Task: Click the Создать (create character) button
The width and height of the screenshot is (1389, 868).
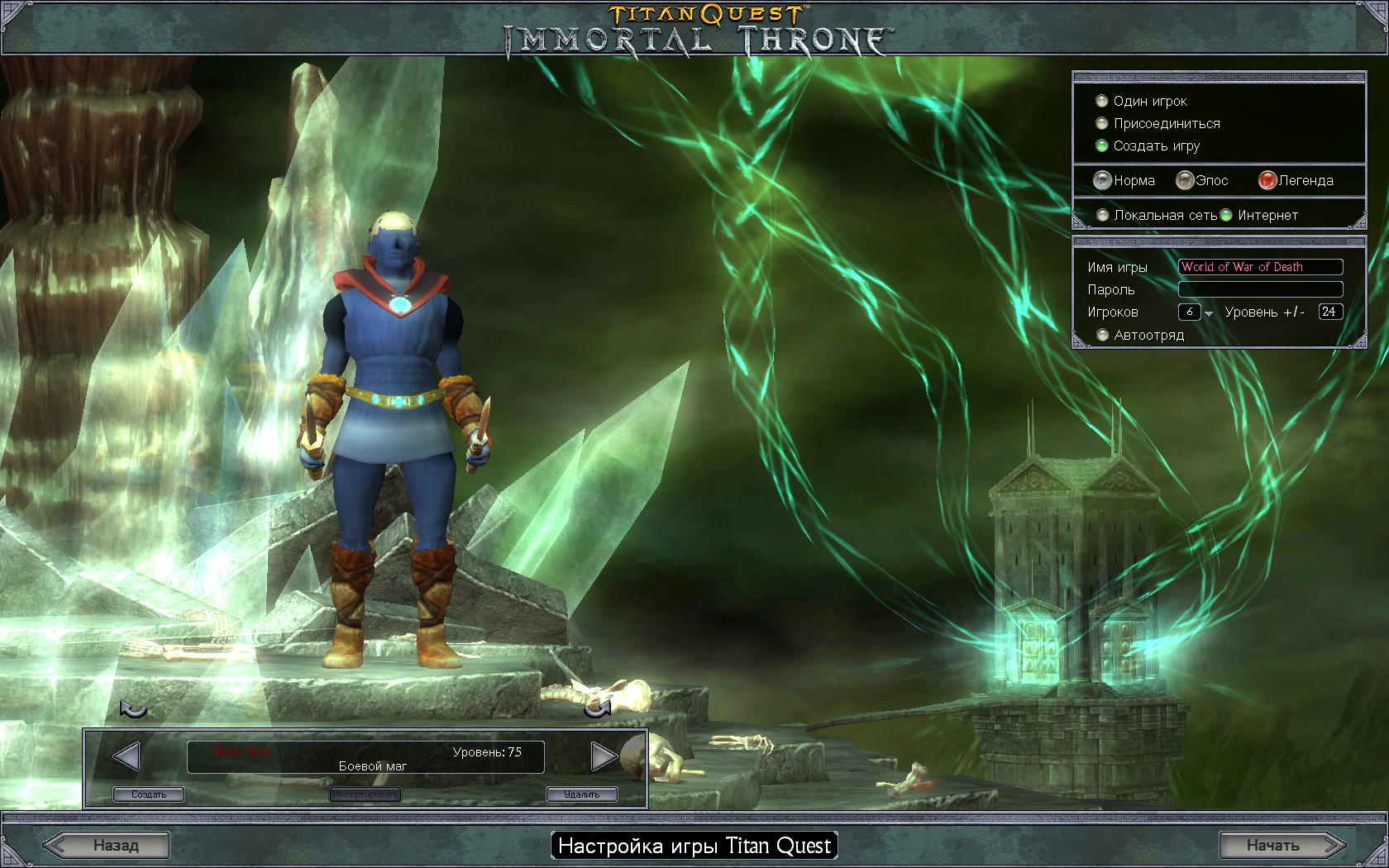Action: [149, 794]
